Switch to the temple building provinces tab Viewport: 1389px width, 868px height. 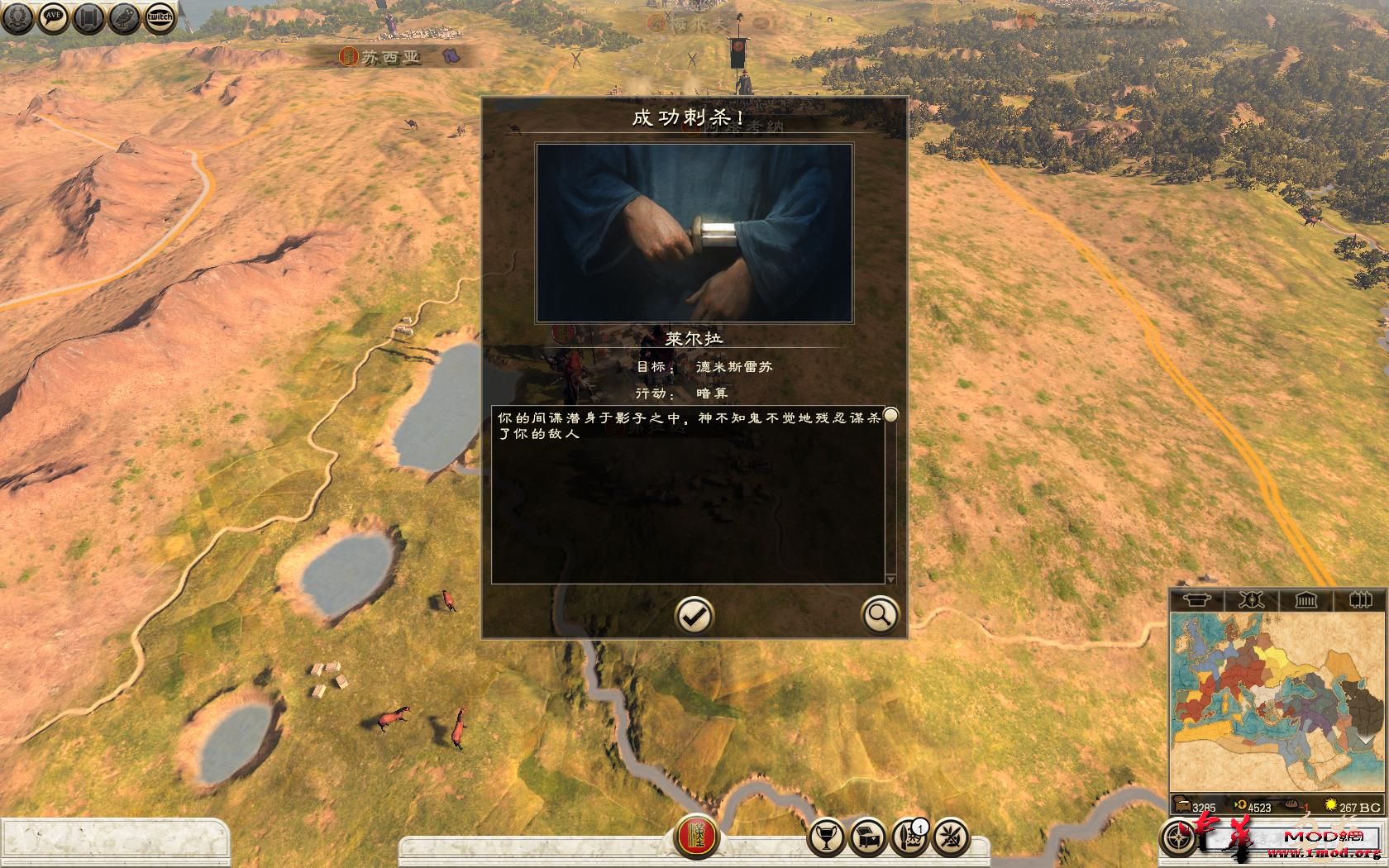(1305, 599)
